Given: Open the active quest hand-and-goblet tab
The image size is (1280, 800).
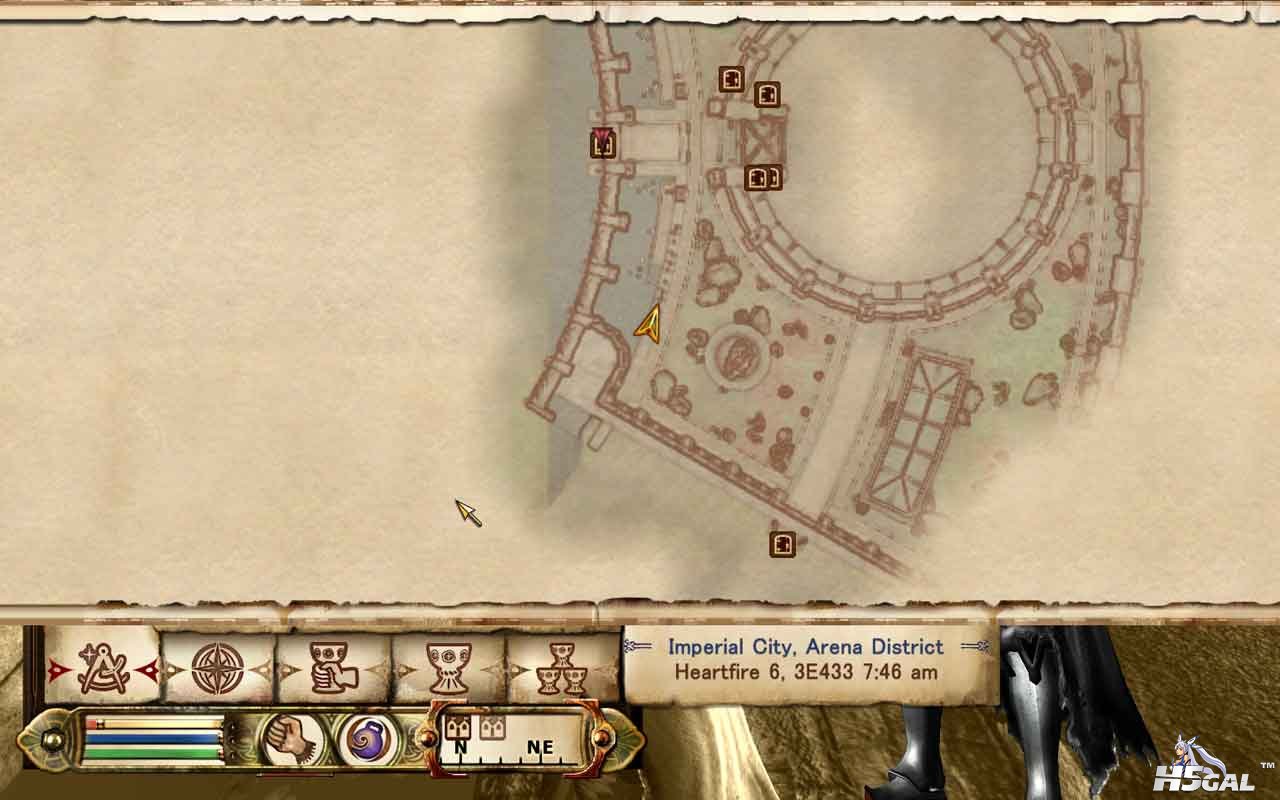Looking at the screenshot, I should click(331, 668).
